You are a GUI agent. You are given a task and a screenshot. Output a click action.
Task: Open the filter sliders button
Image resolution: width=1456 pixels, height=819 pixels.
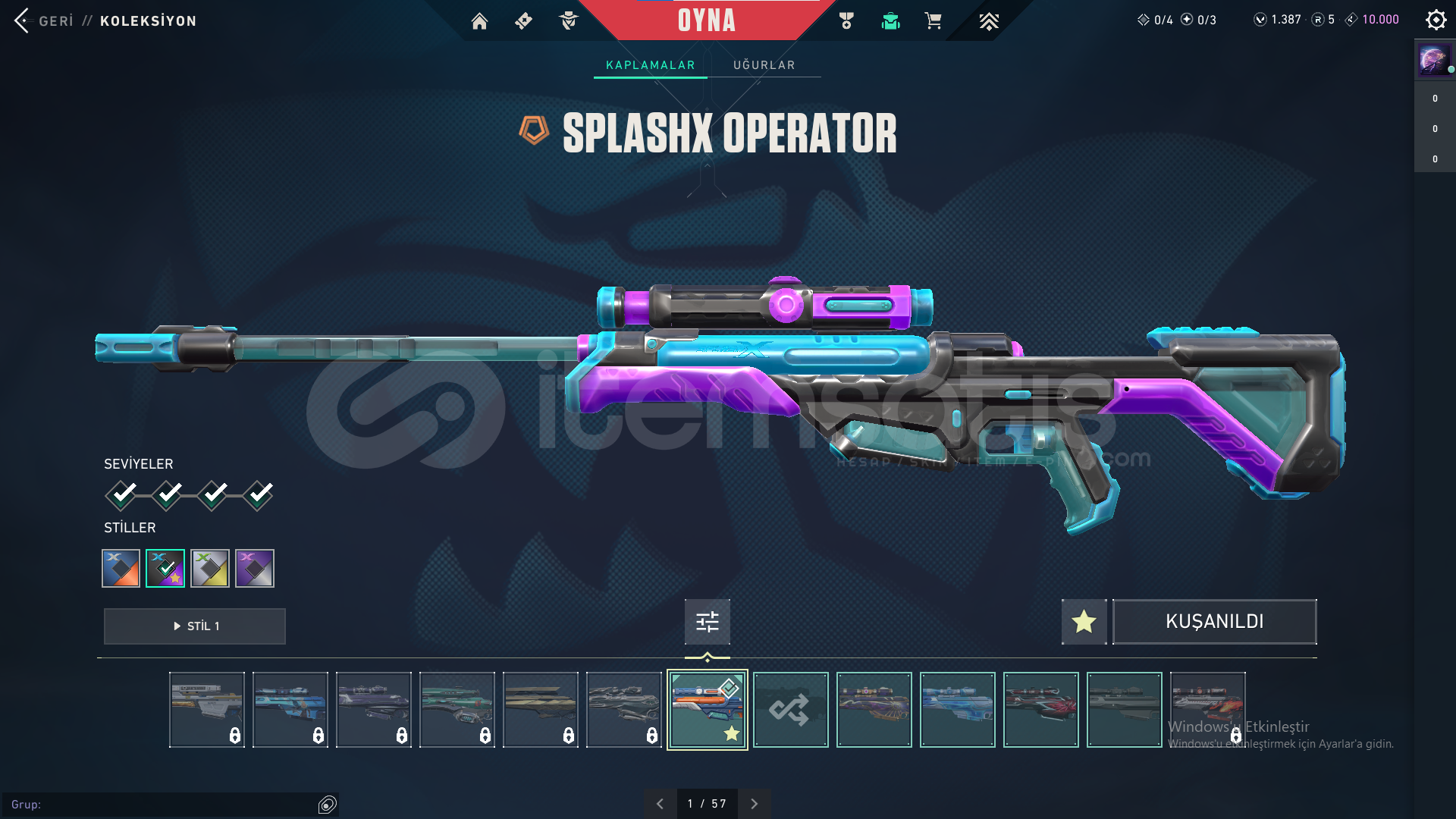pyautogui.click(x=707, y=622)
